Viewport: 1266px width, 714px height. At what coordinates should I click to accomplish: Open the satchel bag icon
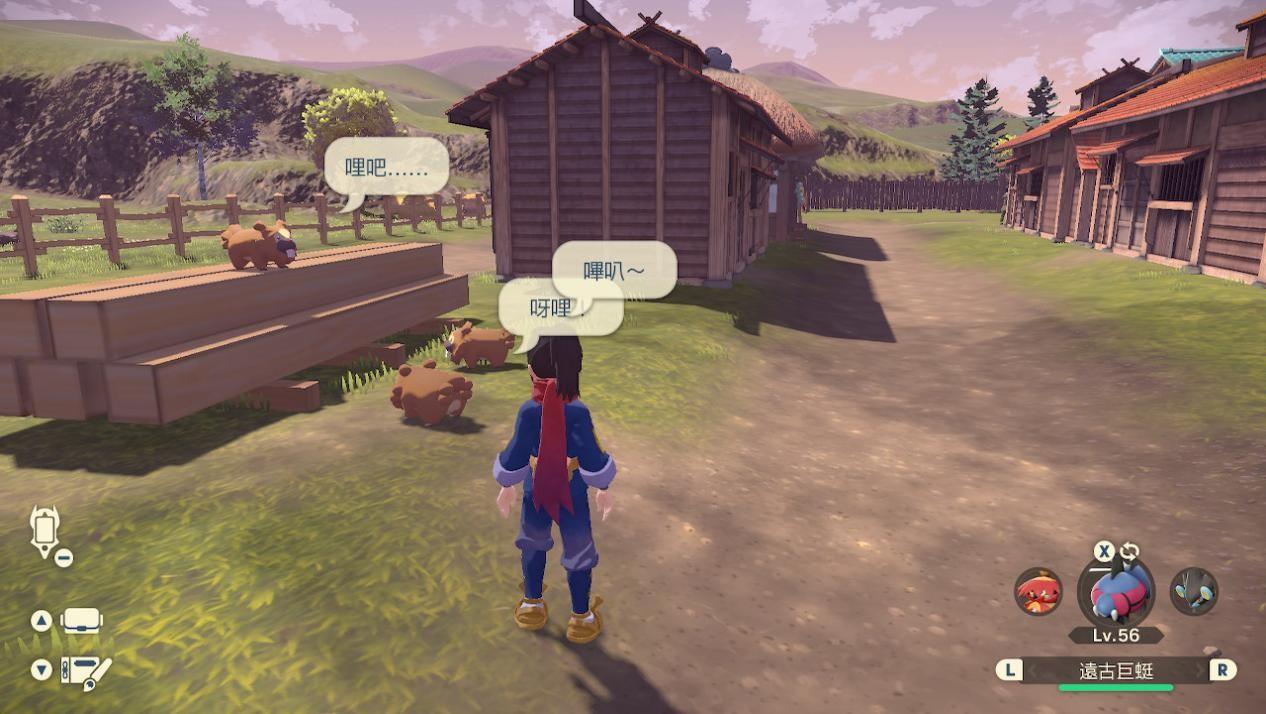[x=81, y=620]
